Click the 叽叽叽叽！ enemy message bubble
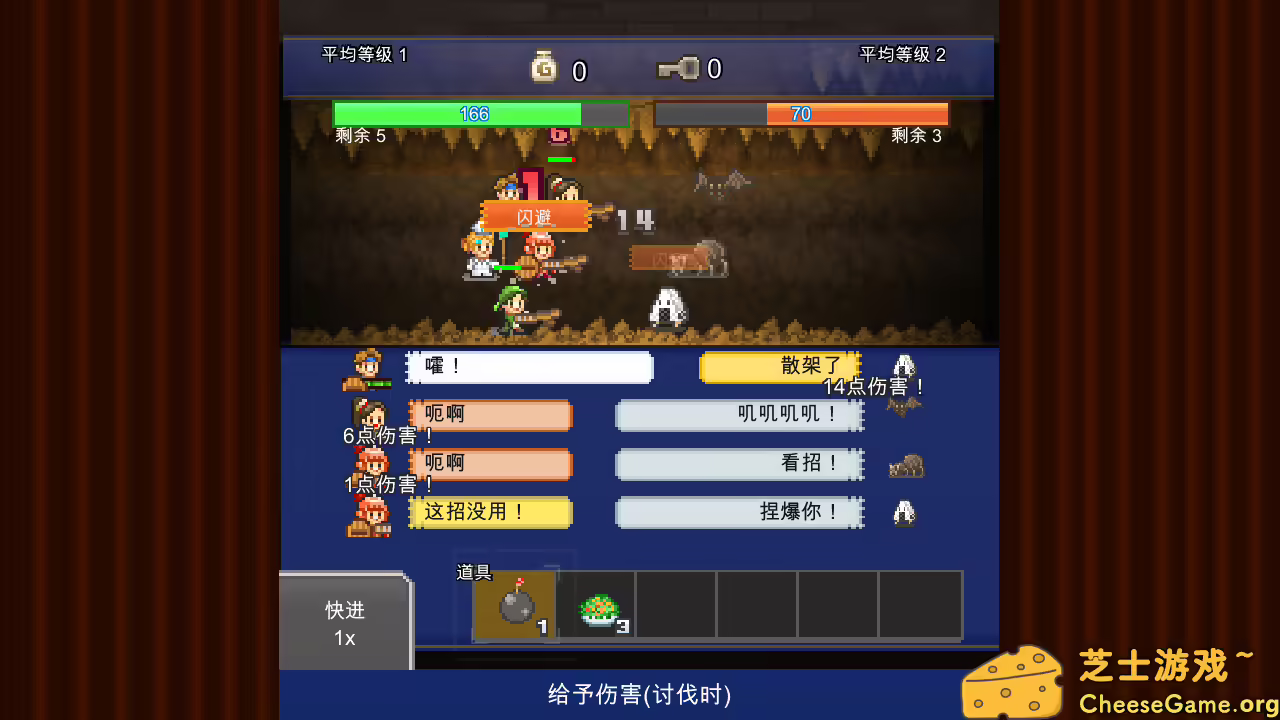The image size is (1280, 720). click(x=740, y=415)
